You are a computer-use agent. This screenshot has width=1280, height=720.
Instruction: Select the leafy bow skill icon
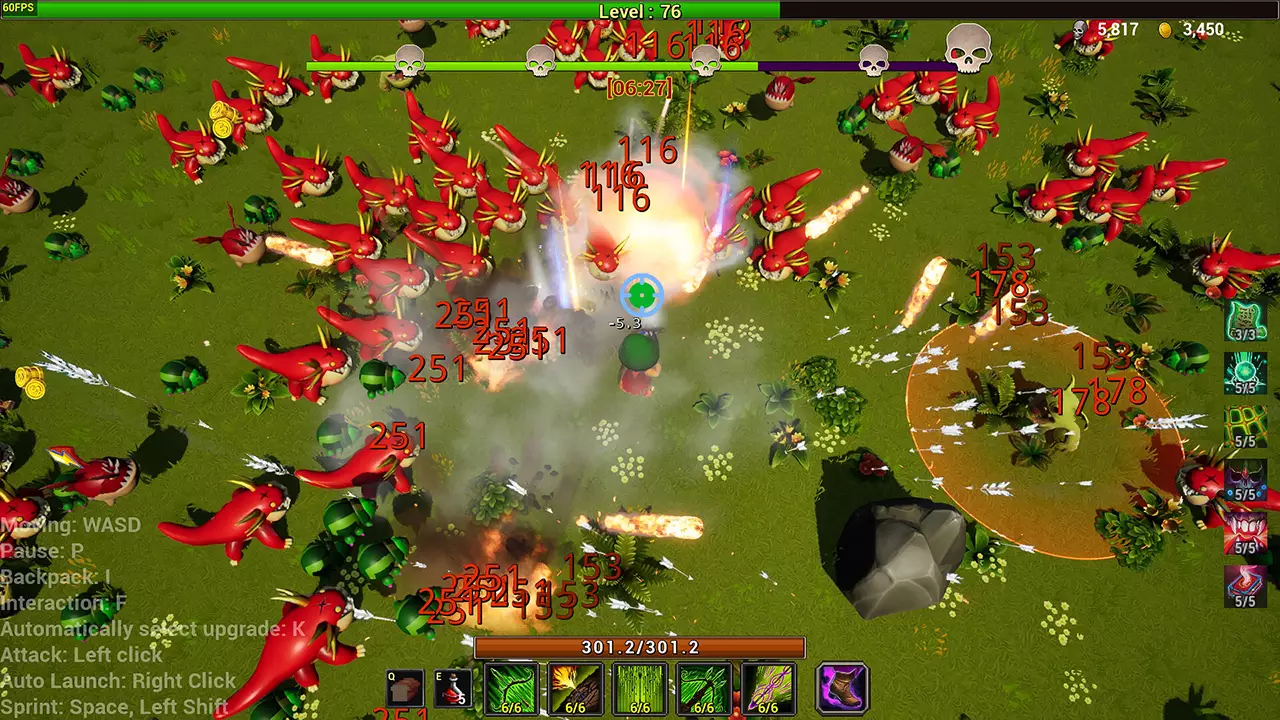click(x=704, y=687)
